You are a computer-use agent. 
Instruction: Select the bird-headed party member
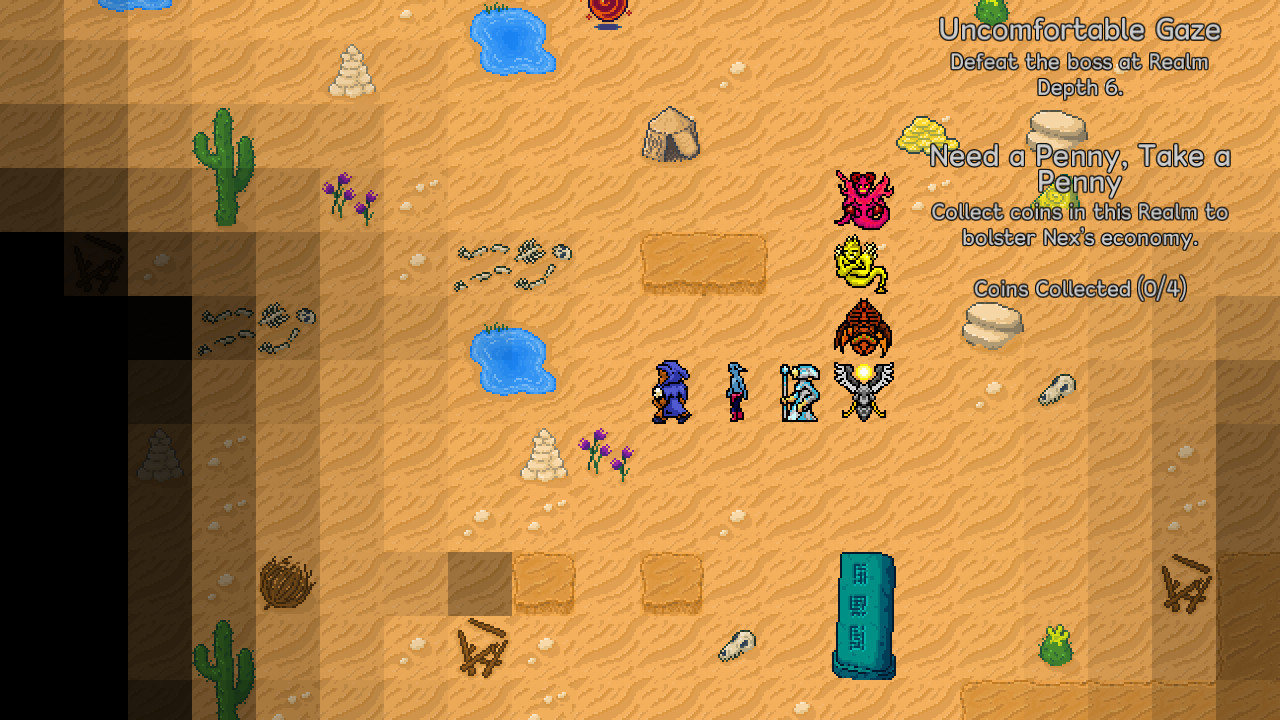click(735, 392)
